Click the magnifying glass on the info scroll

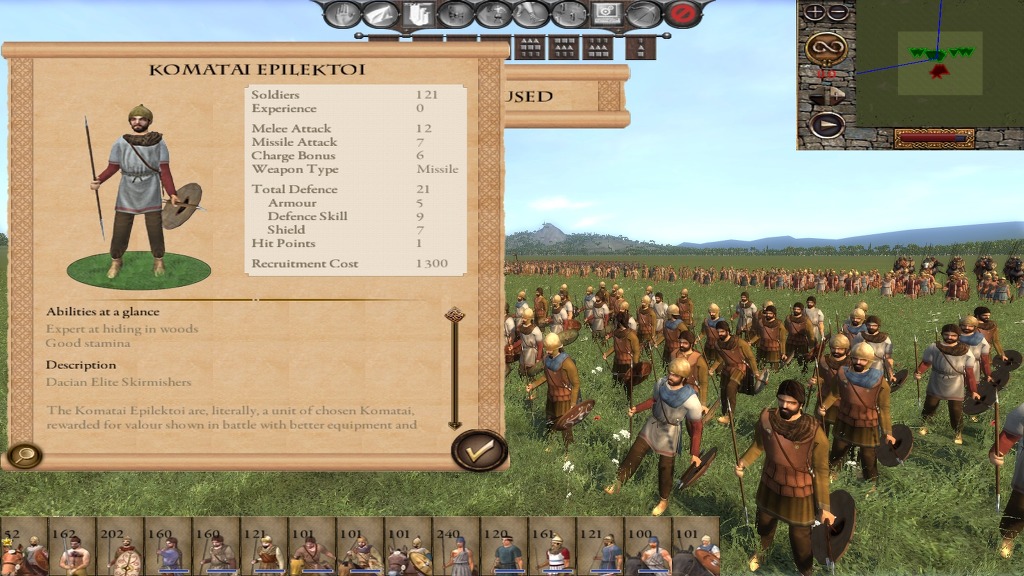point(23,456)
